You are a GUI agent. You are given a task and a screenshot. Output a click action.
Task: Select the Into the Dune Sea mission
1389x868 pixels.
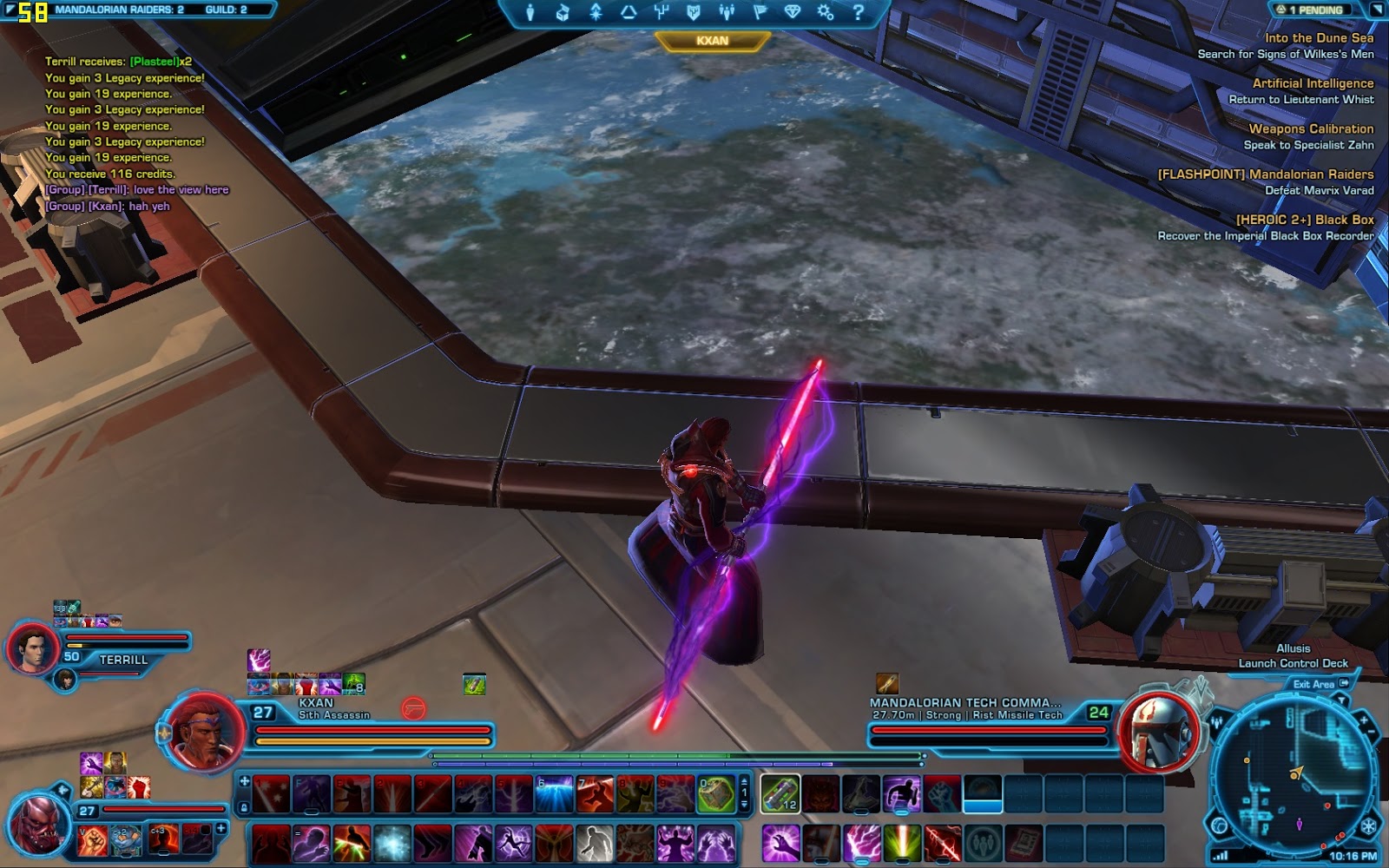pyautogui.click(x=1319, y=38)
